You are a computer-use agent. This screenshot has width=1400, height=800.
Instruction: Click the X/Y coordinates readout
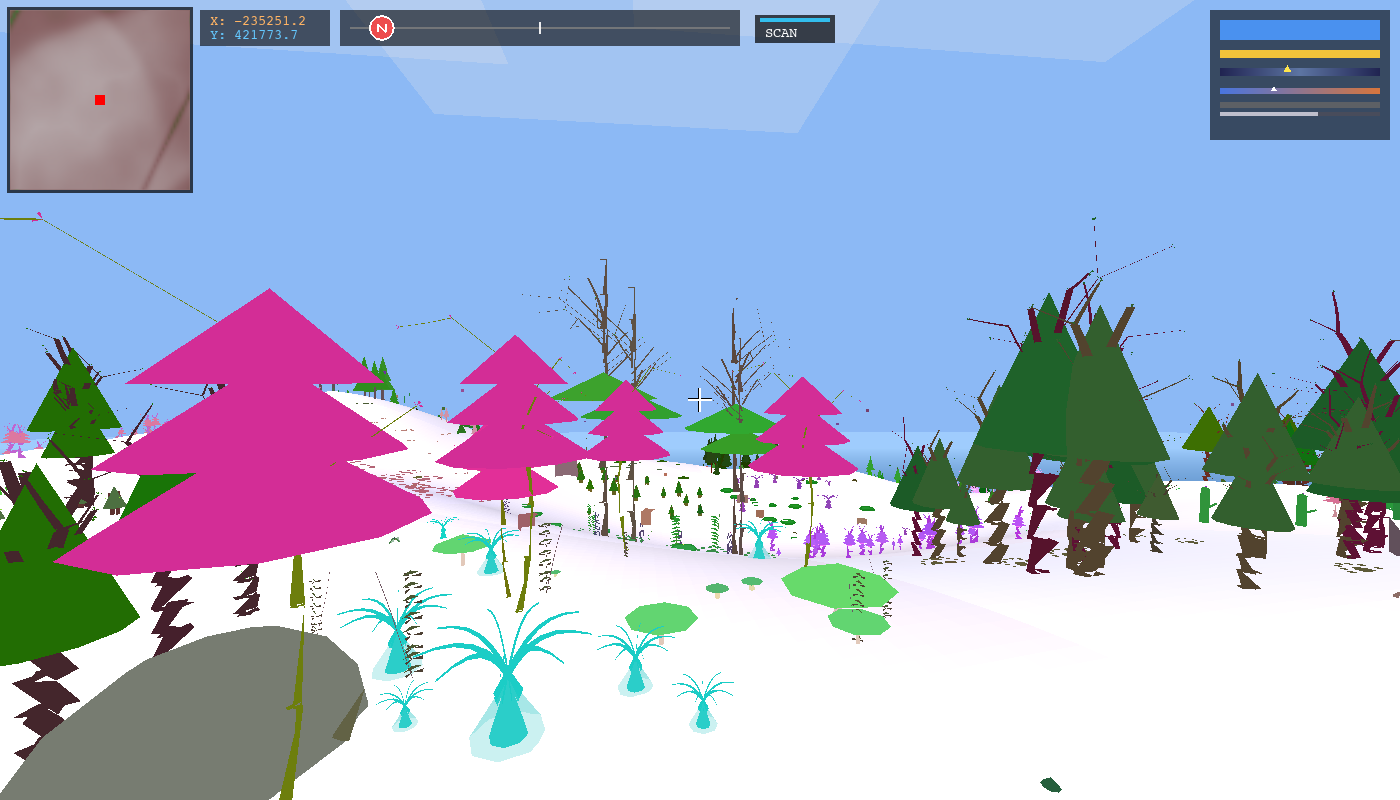coord(265,27)
